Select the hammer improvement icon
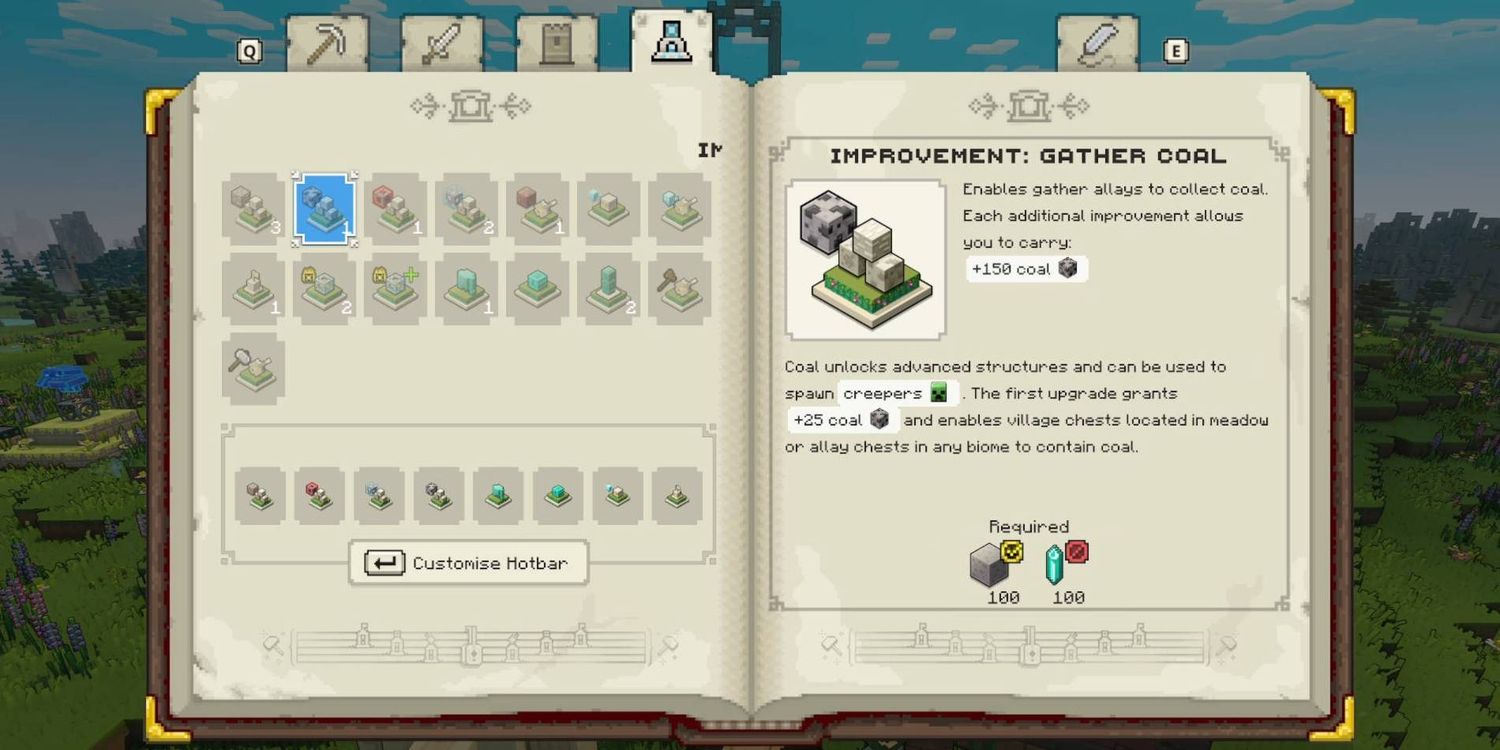This screenshot has height=750, width=1500. (x=679, y=288)
